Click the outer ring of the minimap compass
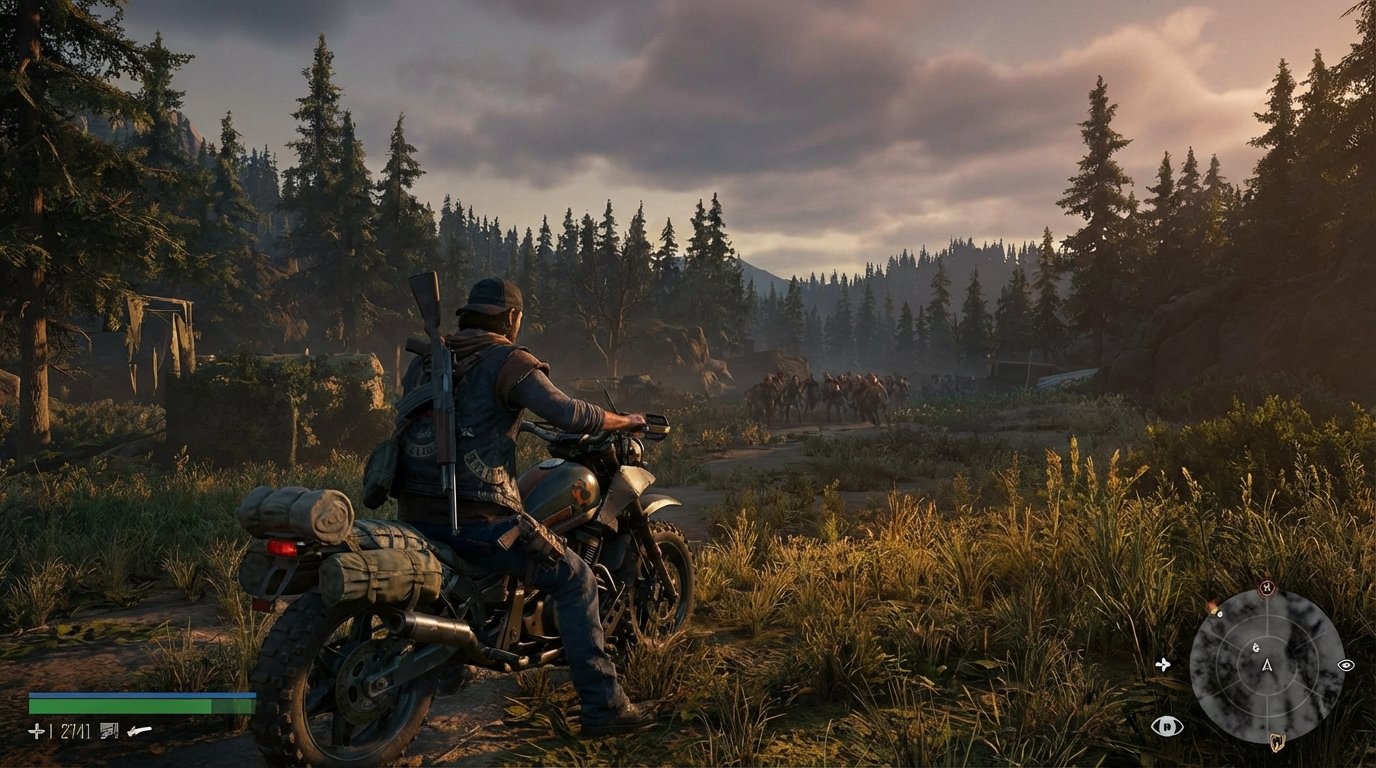Viewport: 1376px width, 768px height. 1194,666
